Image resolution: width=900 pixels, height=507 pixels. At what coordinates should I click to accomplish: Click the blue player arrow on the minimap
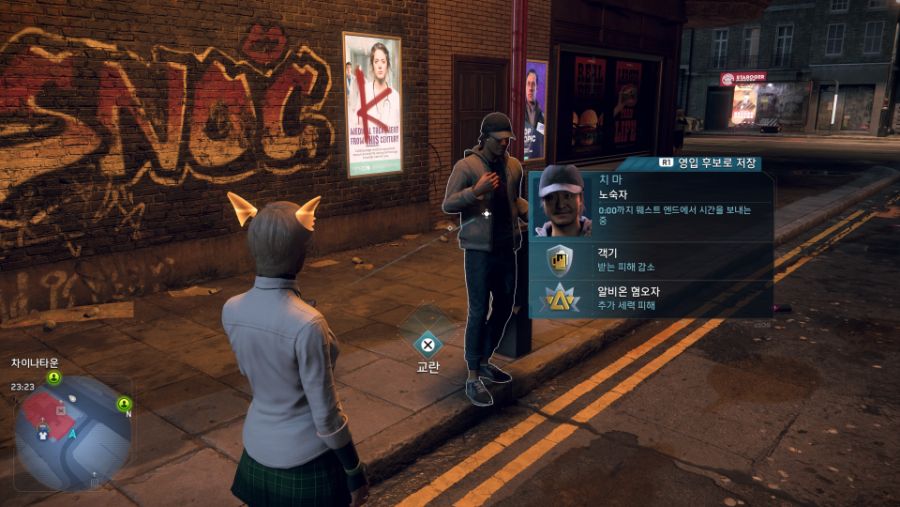click(x=73, y=434)
